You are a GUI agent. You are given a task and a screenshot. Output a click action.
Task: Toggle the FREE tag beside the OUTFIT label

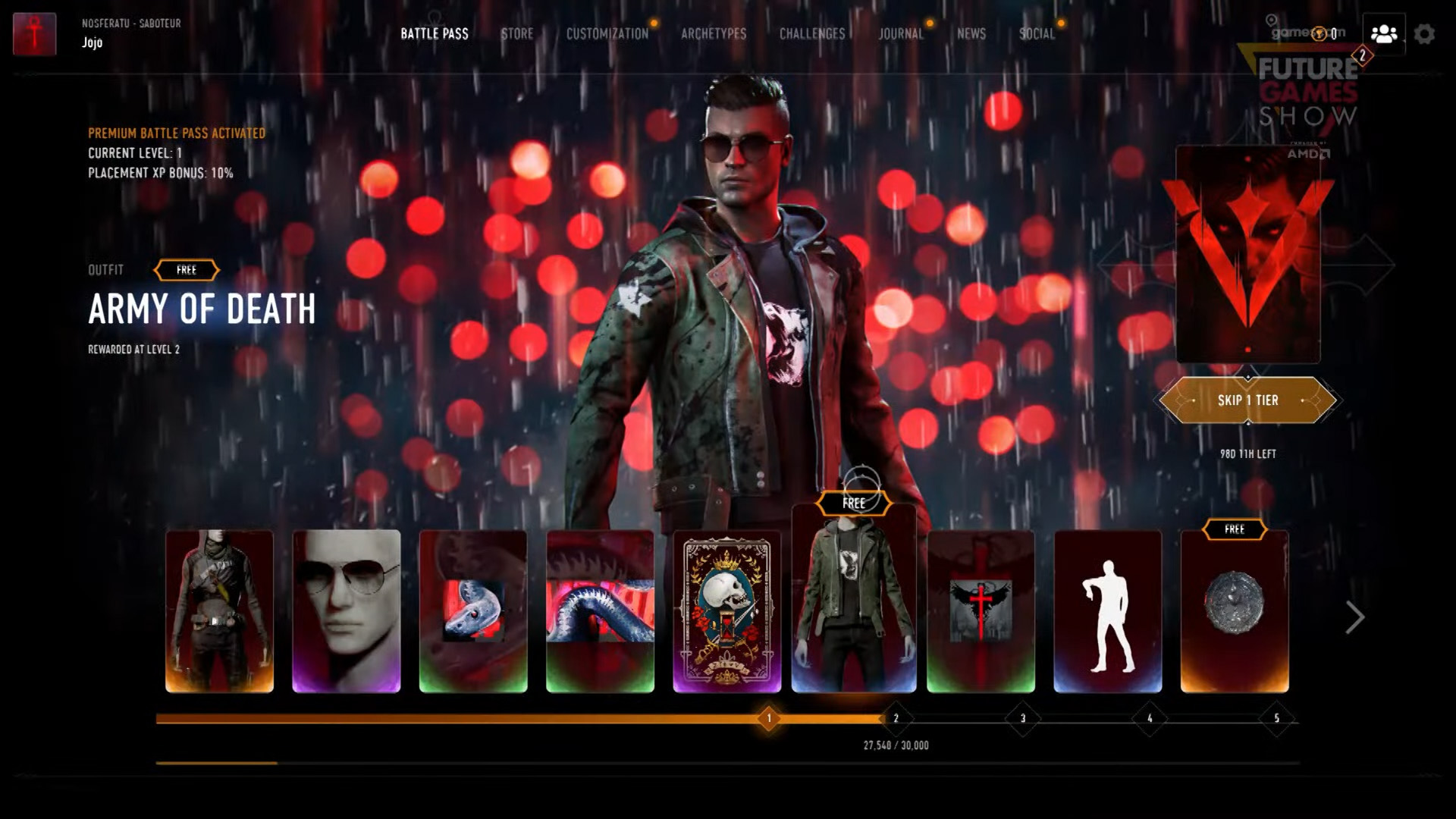coord(187,269)
